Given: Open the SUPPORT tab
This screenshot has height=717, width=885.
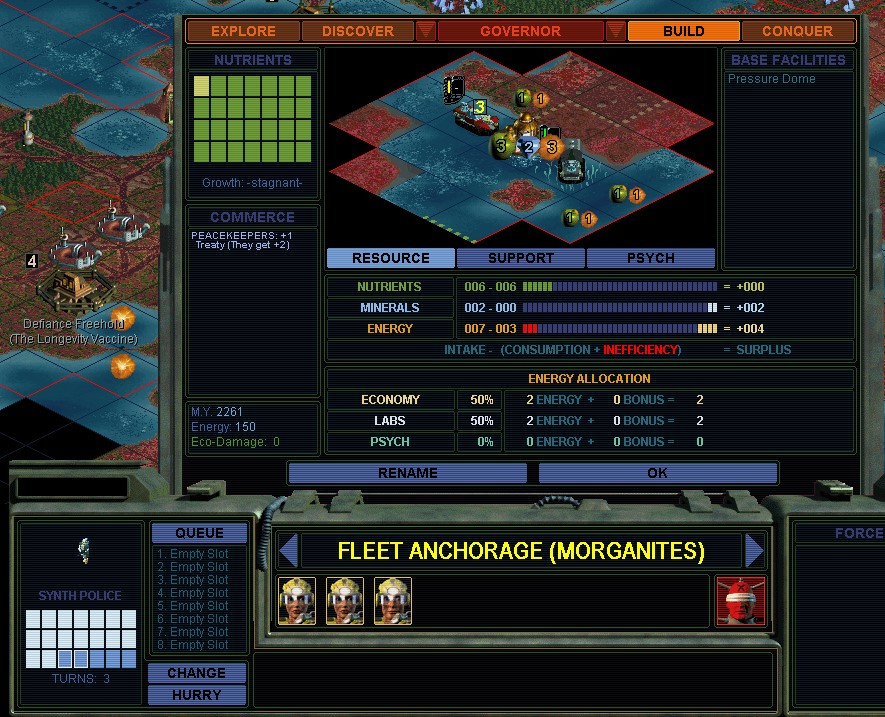Looking at the screenshot, I should [520, 258].
